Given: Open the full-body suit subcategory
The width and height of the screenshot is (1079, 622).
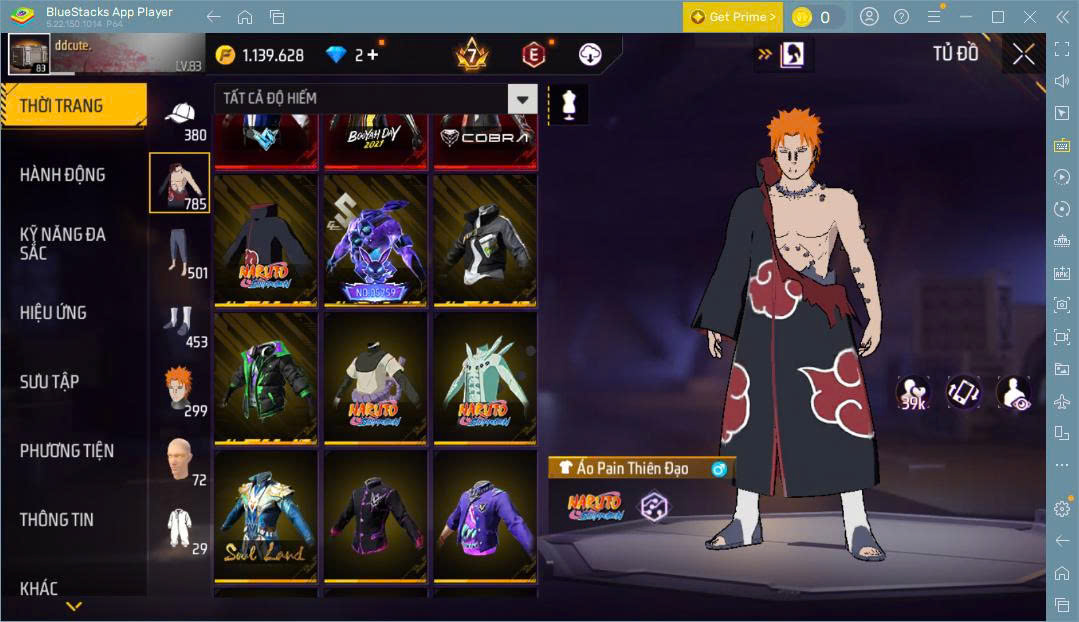Looking at the screenshot, I should [179, 528].
